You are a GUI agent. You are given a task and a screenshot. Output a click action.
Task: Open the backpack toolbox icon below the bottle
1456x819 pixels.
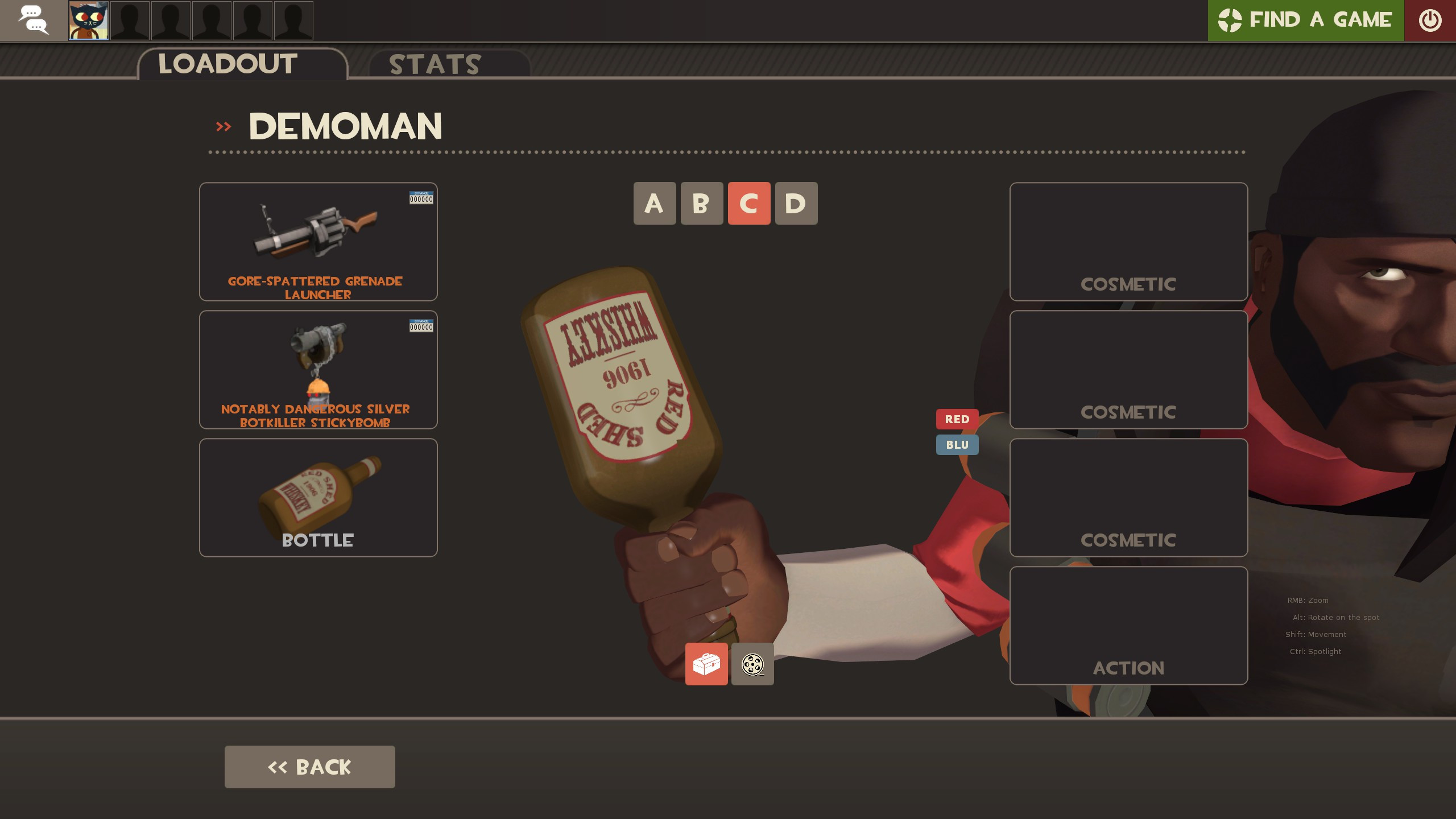[x=707, y=664]
